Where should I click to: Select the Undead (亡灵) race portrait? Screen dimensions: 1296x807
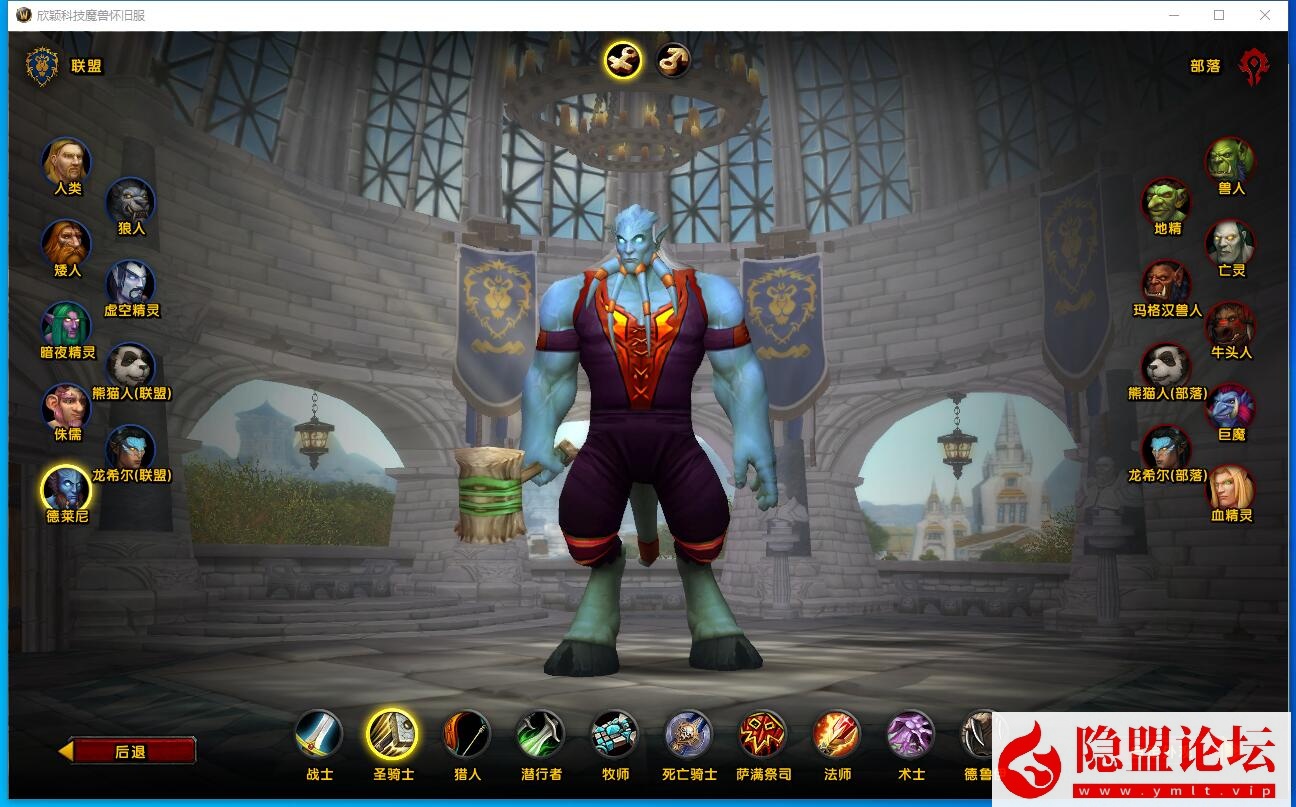click(1230, 244)
